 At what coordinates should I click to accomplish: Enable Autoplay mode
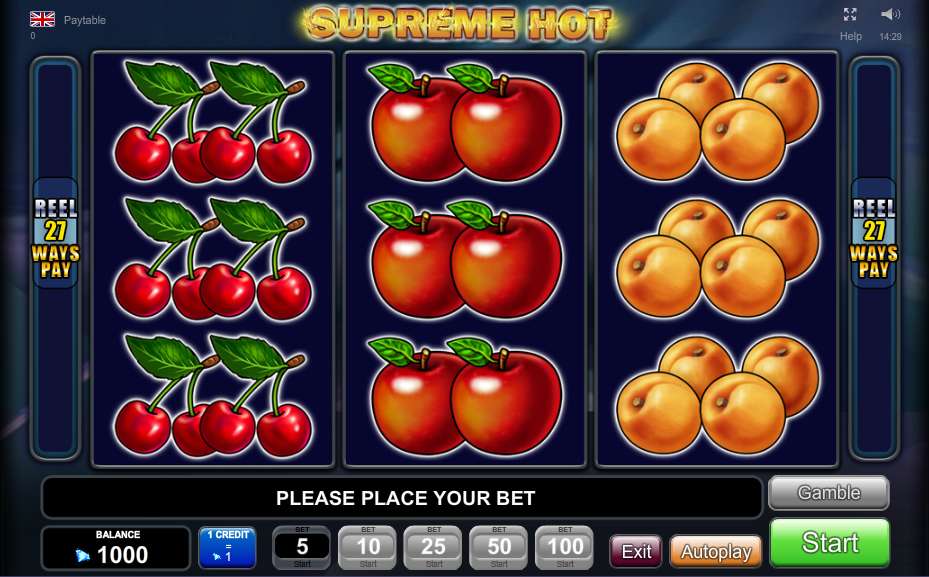click(x=715, y=552)
